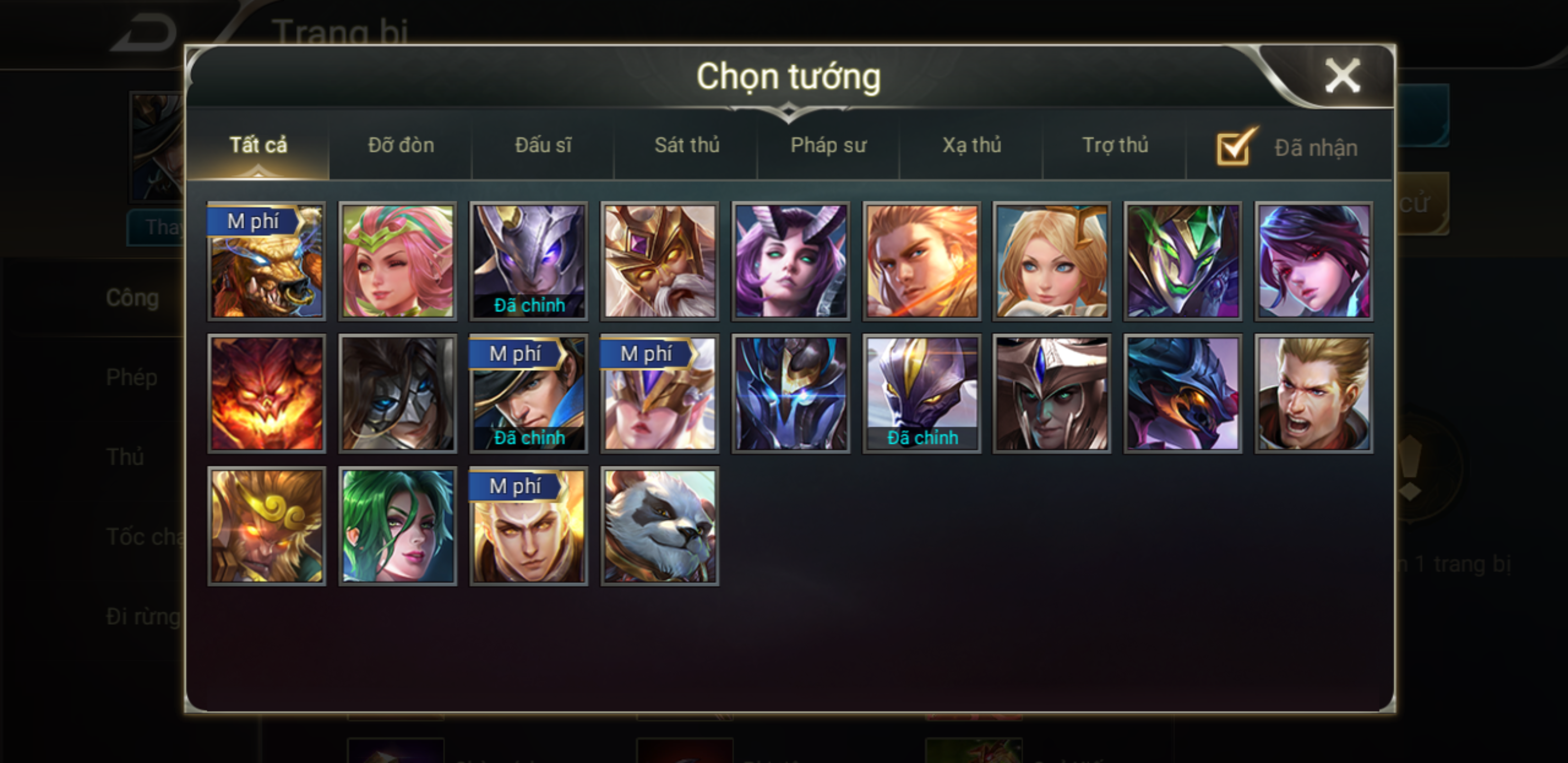Image resolution: width=1568 pixels, height=763 pixels.
Task: Choose the shouting blond man hero
Action: [1314, 393]
